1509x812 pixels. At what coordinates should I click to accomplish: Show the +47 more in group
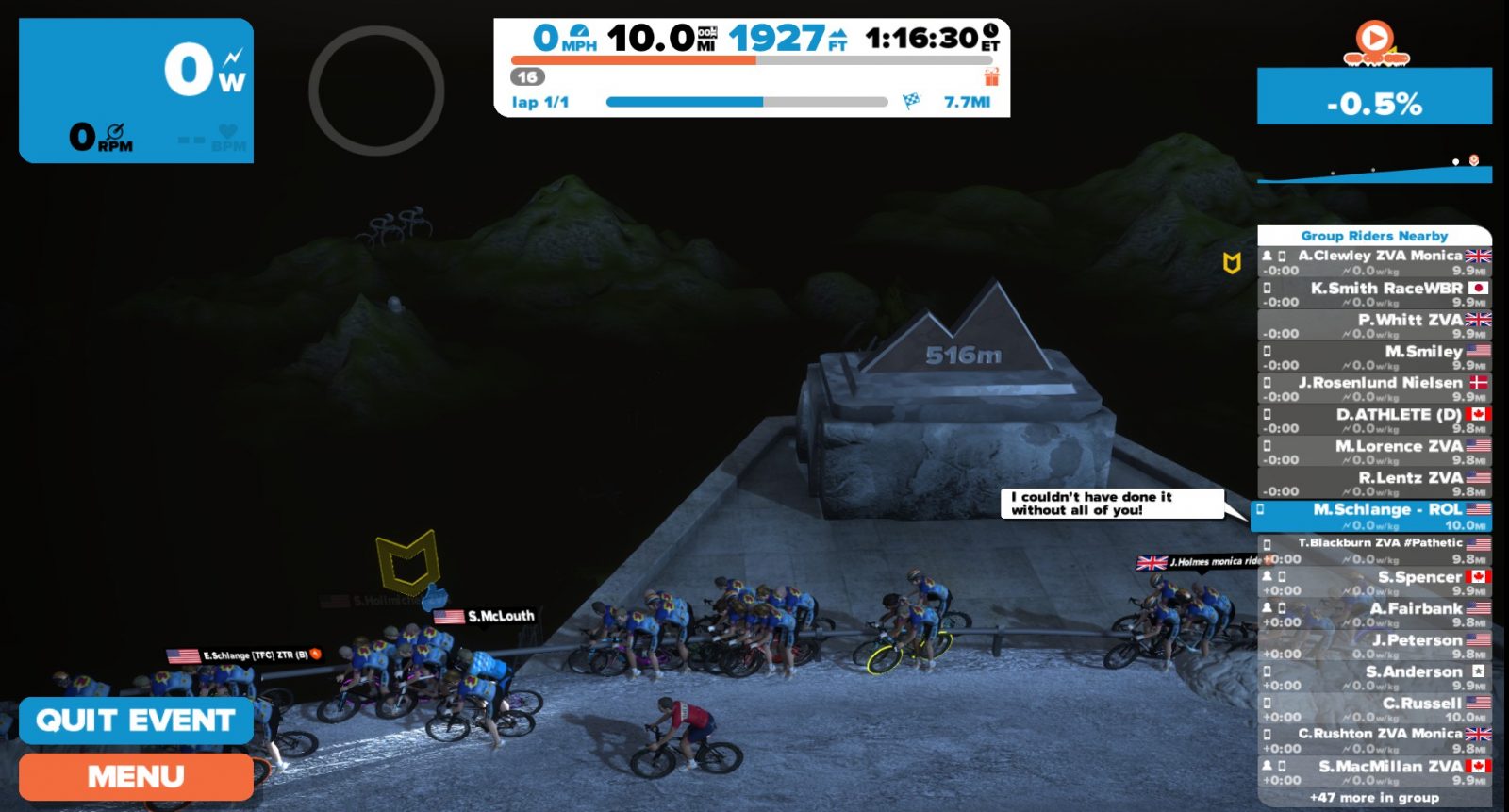(1374, 798)
